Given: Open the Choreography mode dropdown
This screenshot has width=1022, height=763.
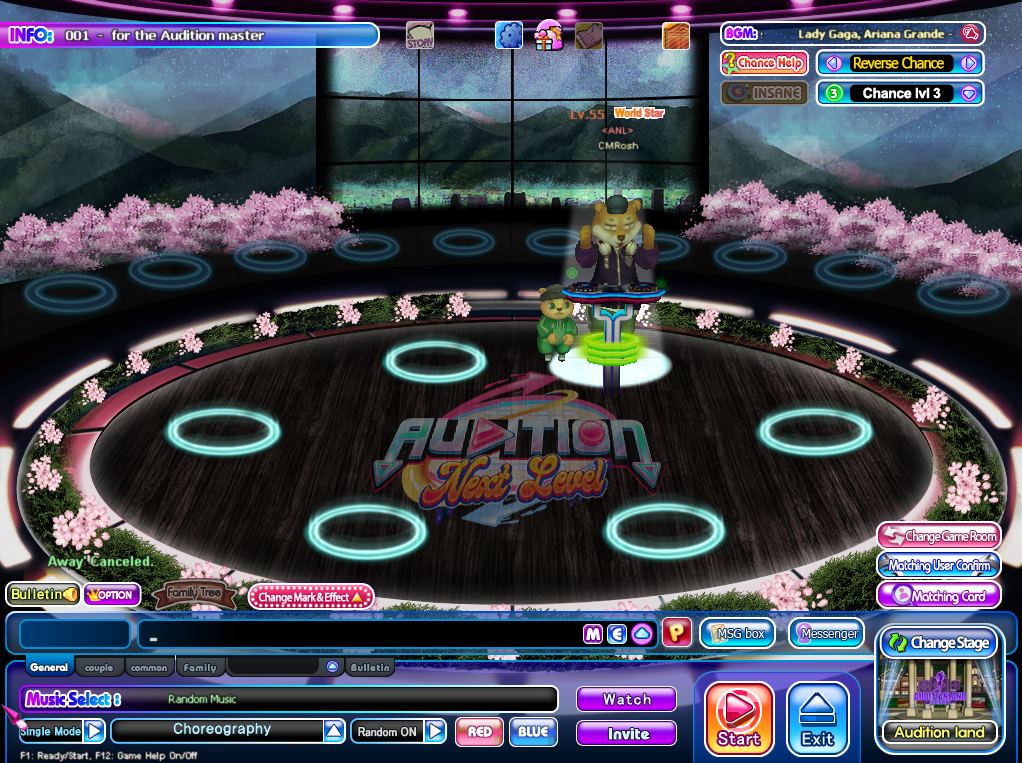Looking at the screenshot, I should click(x=334, y=731).
